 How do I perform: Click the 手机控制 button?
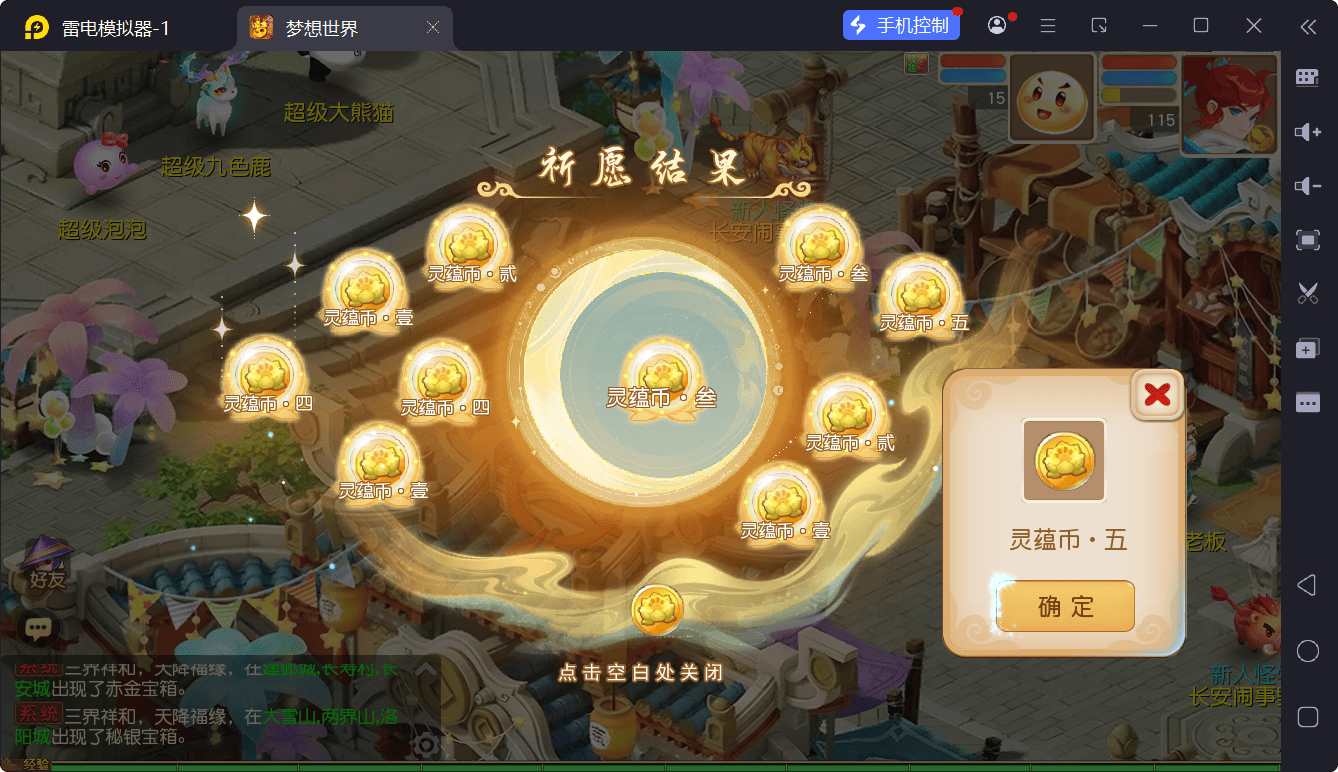coord(901,26)
